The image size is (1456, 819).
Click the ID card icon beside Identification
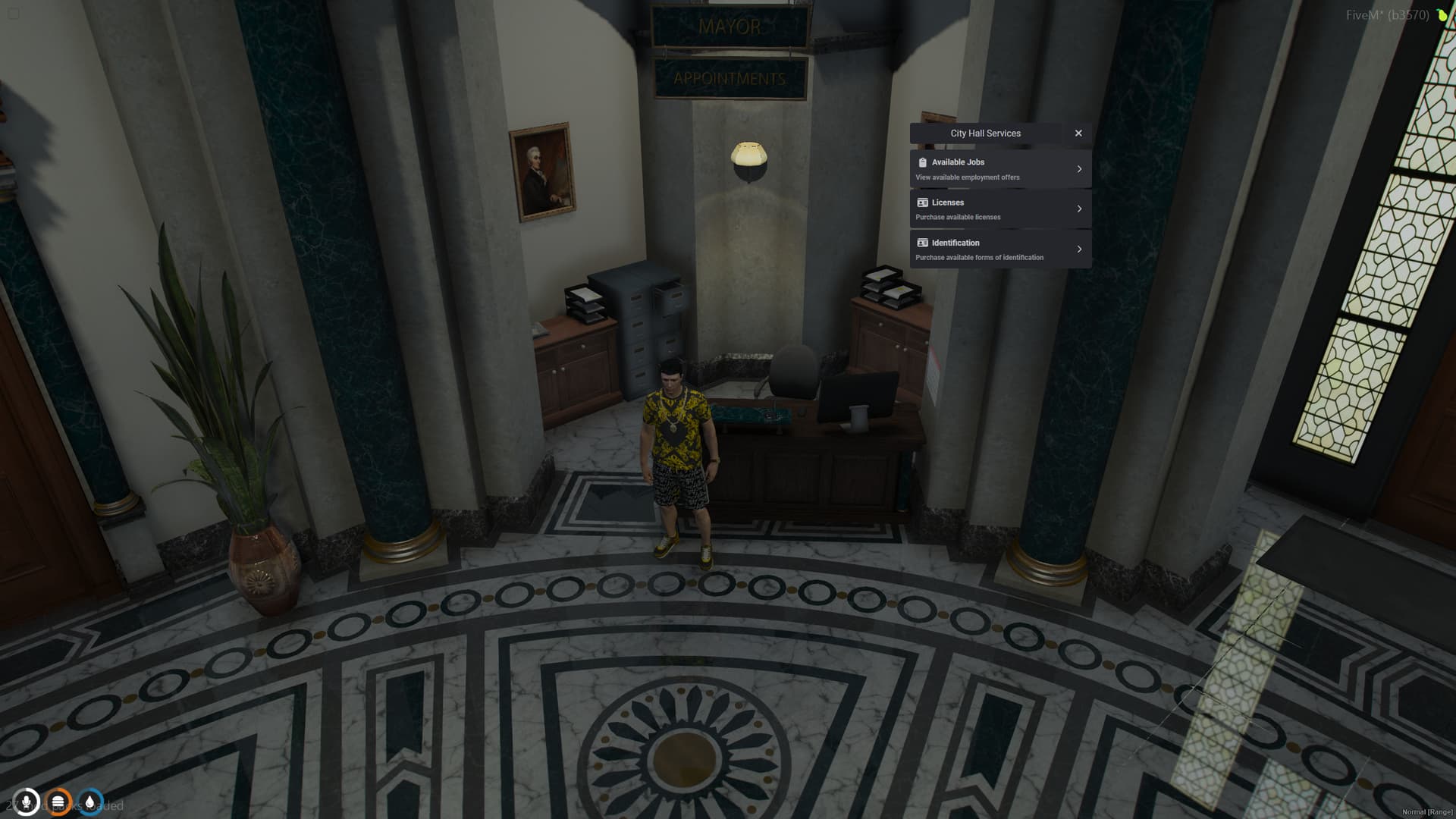pos(921,242)
